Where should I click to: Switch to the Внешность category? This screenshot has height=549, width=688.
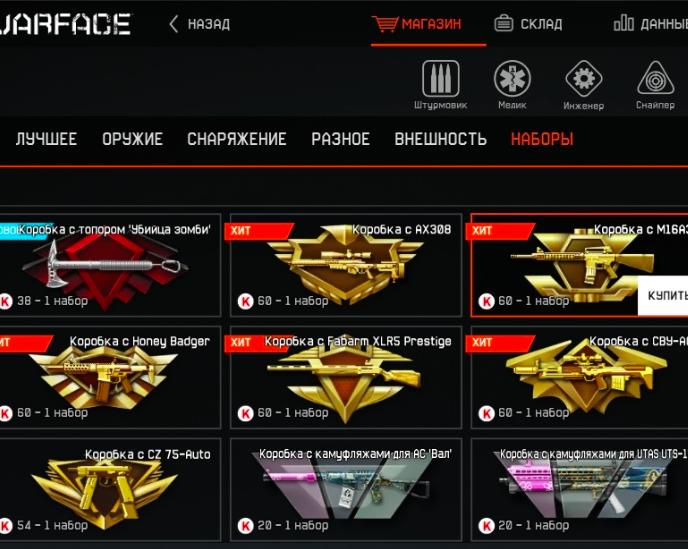point(440,139)
